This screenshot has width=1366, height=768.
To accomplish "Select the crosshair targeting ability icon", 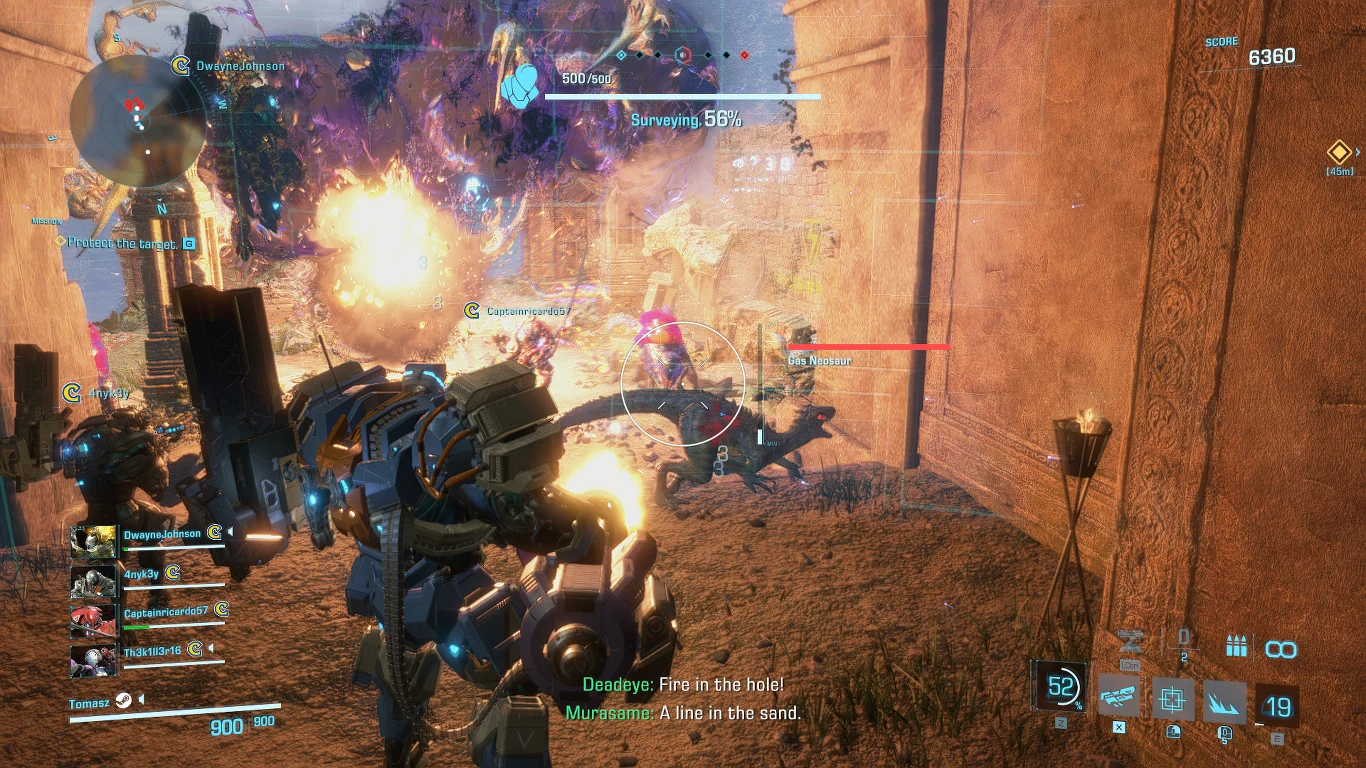I will [x=1173, y=698].
